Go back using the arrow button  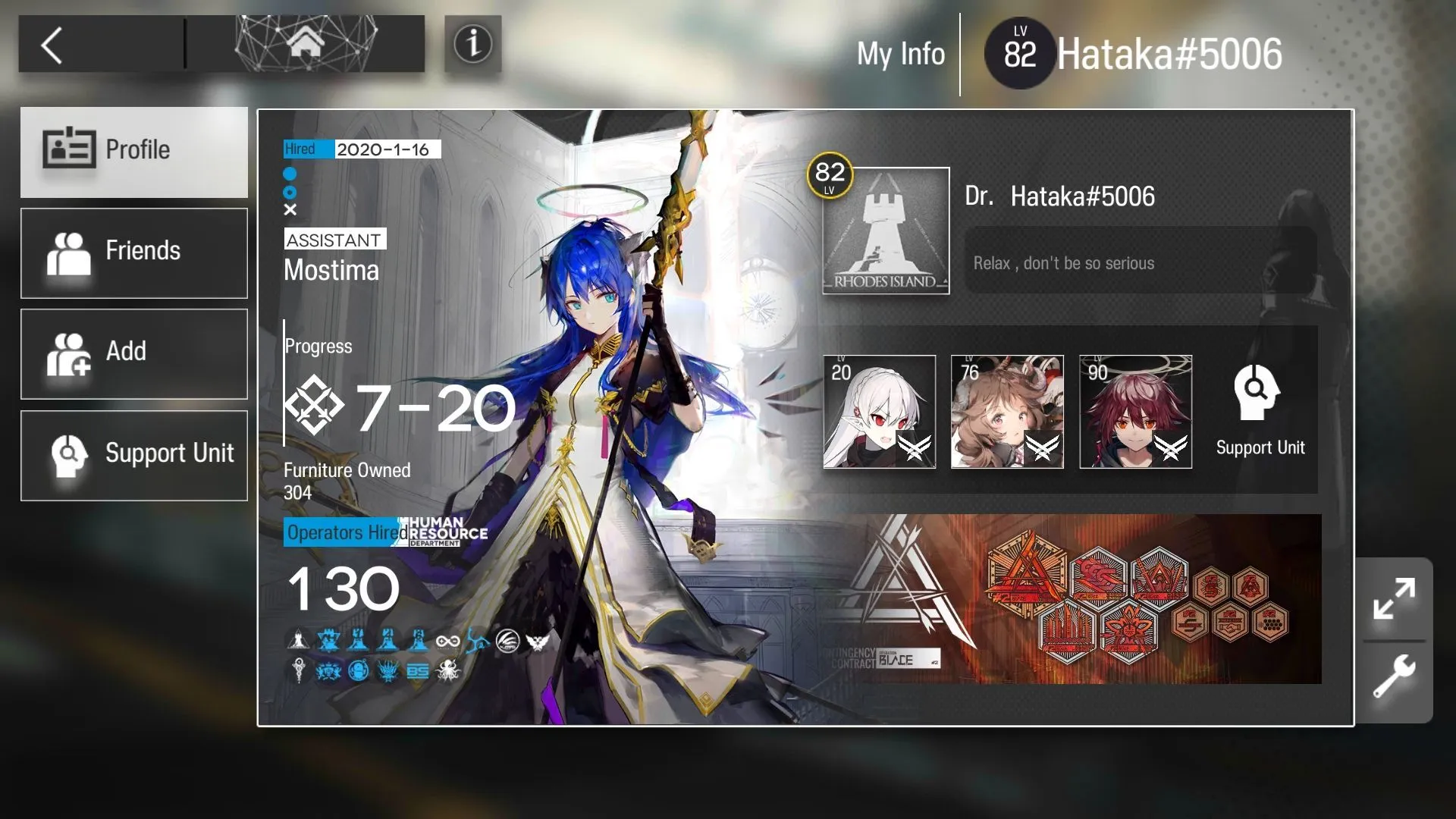[x=52, y=45]
